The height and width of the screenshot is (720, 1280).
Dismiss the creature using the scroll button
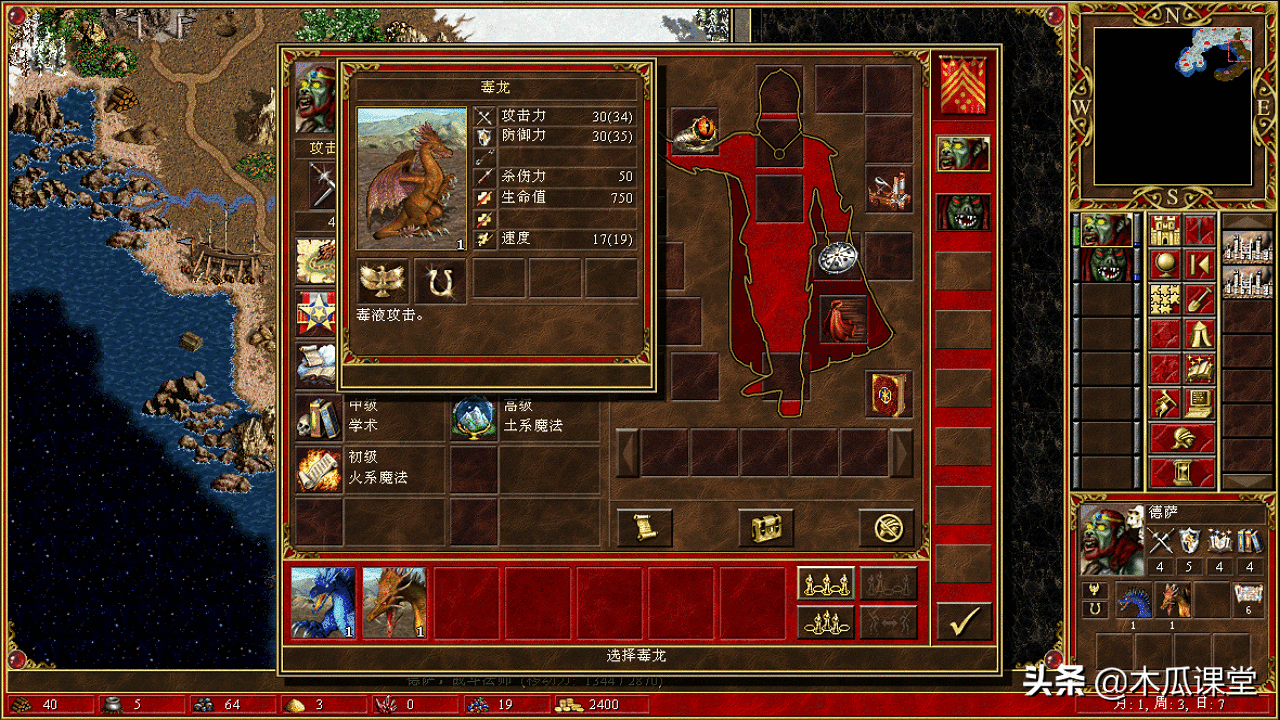tap(644, 525)
